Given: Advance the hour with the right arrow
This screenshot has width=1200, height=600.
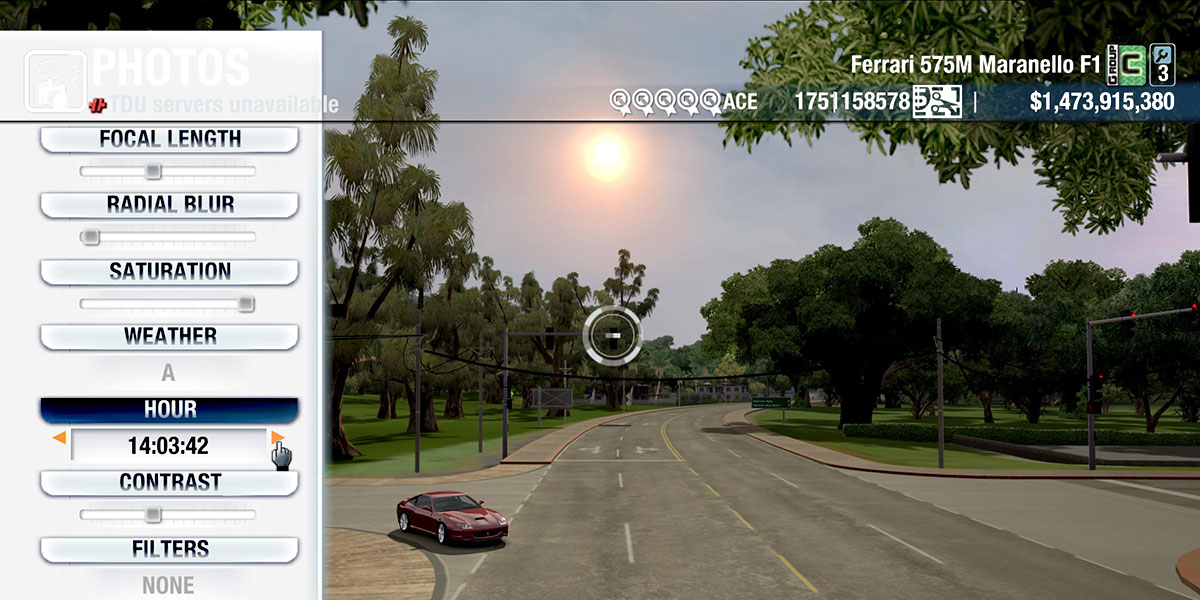Looking at the screenshot, I should 277,438.
